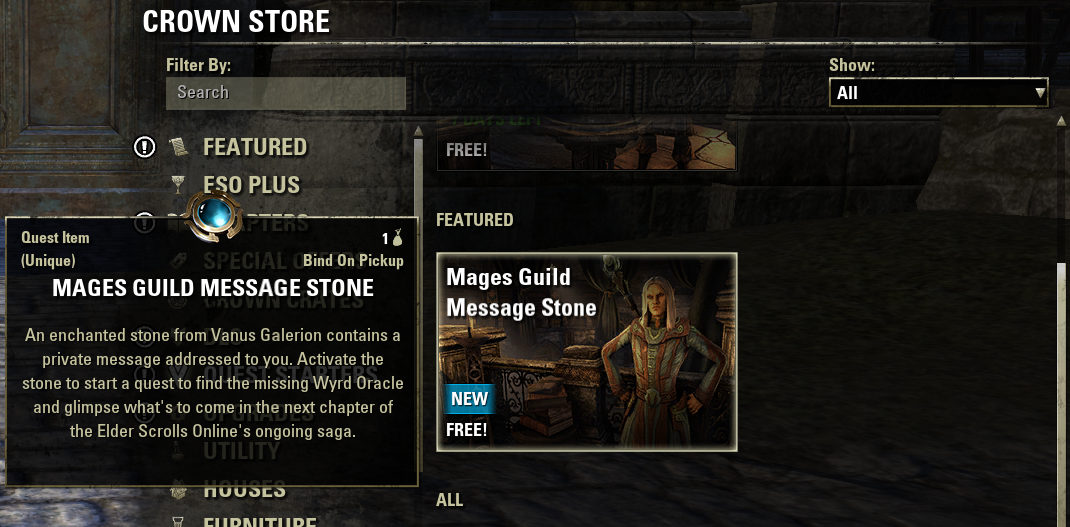The image size is (1070, 527).
Task: Click the partially visible FREE item tile
Action: point(586,149)
